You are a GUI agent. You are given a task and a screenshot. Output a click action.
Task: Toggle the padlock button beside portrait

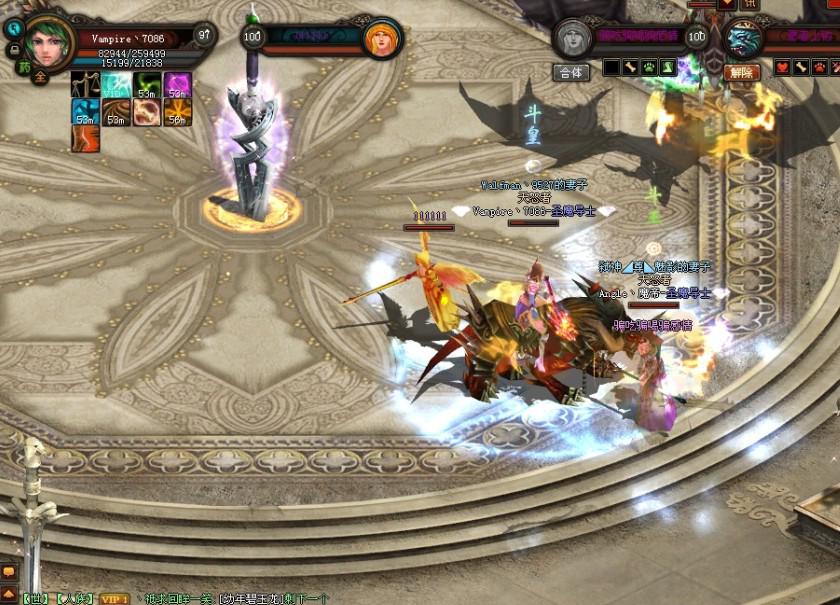[x=14, y=48]
